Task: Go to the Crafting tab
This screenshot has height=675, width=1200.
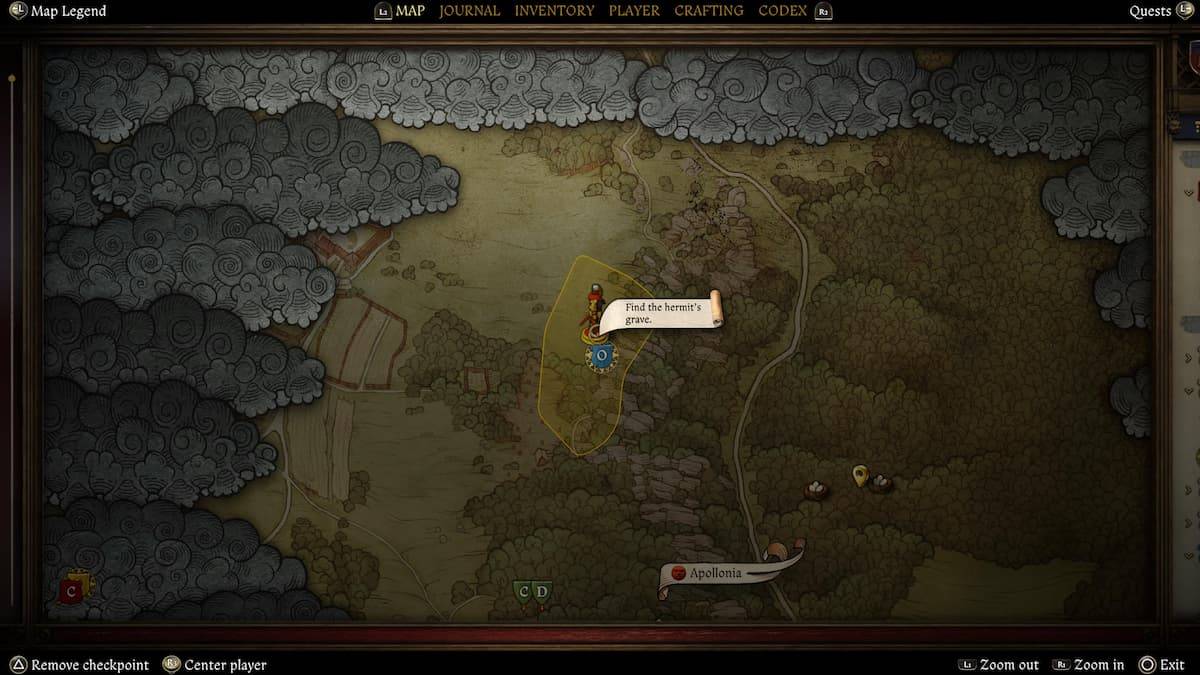Action: tap(708, 11)
